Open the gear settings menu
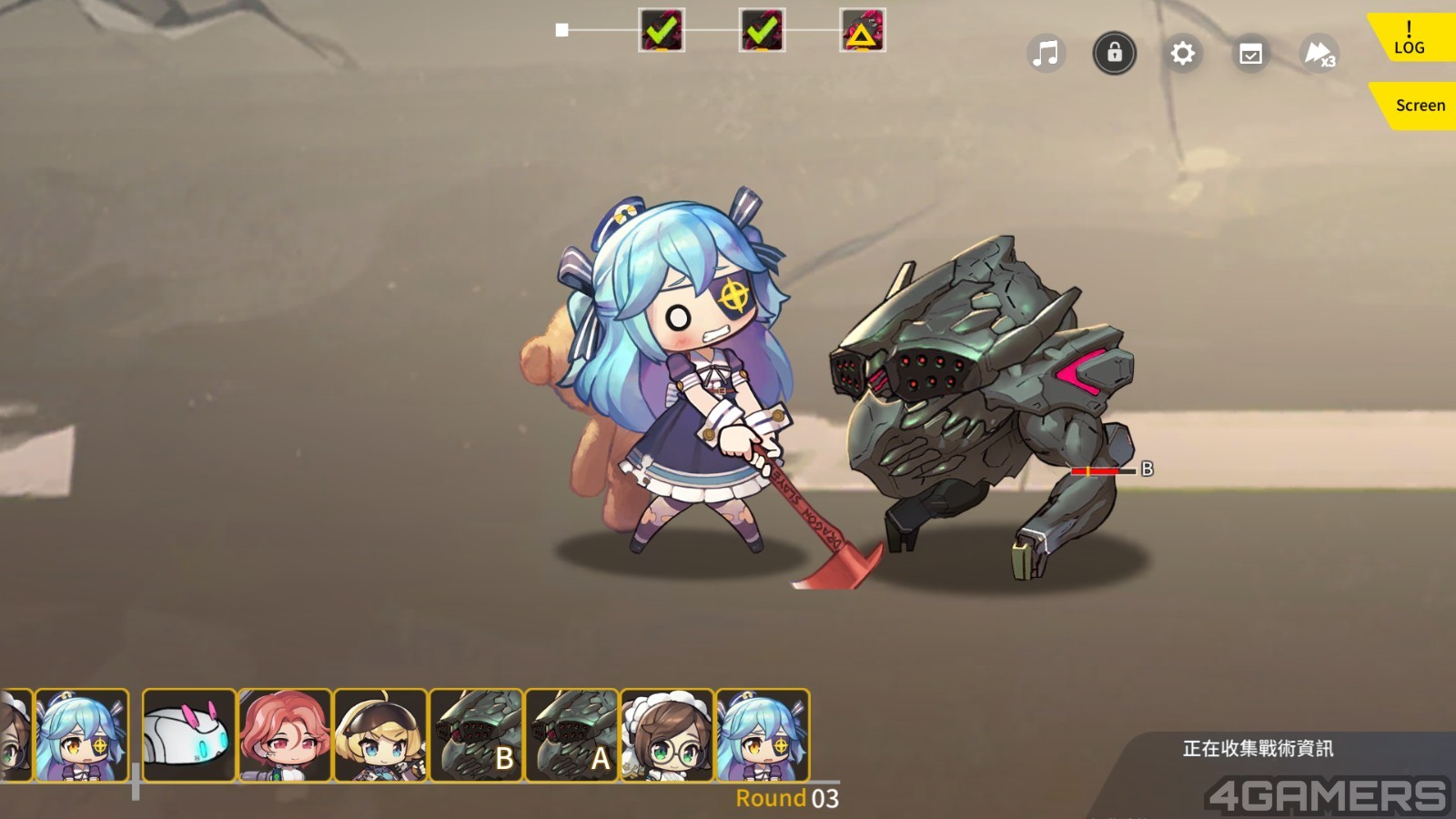This screenshot has width=1456, height=819. pos(1182,54)
